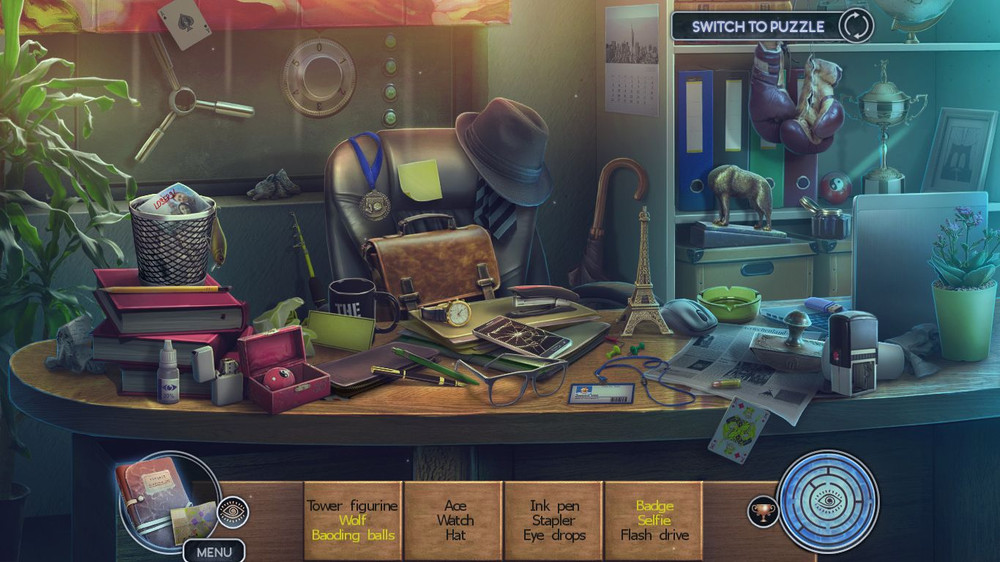Open the Menu button

pos(214,551)
